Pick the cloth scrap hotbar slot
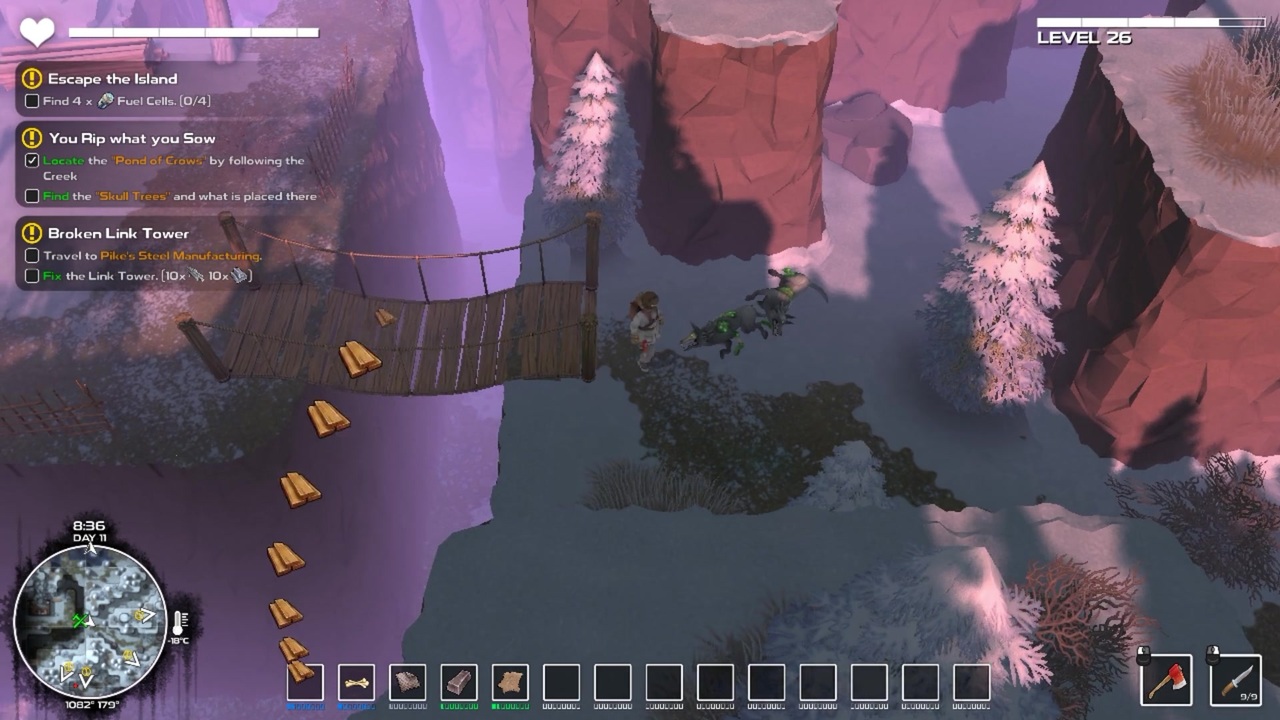 [407, 683]
